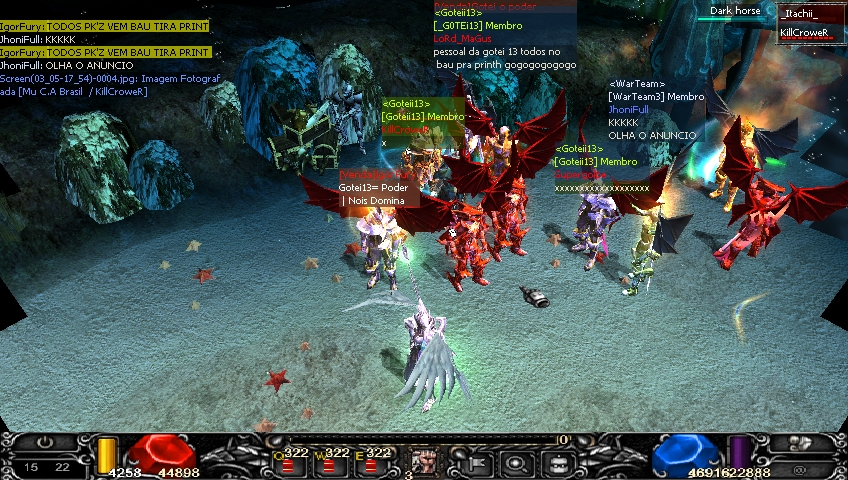848x480 pixels.
Task: Open the magnifying glass button
Action: point(518,462)
